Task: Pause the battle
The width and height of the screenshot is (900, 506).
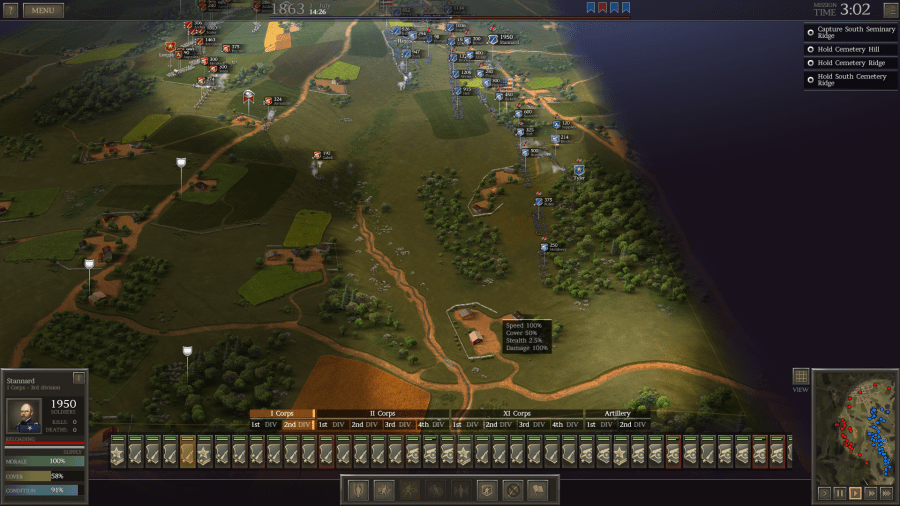Action: pyautogui.click(x=839, y=493)
